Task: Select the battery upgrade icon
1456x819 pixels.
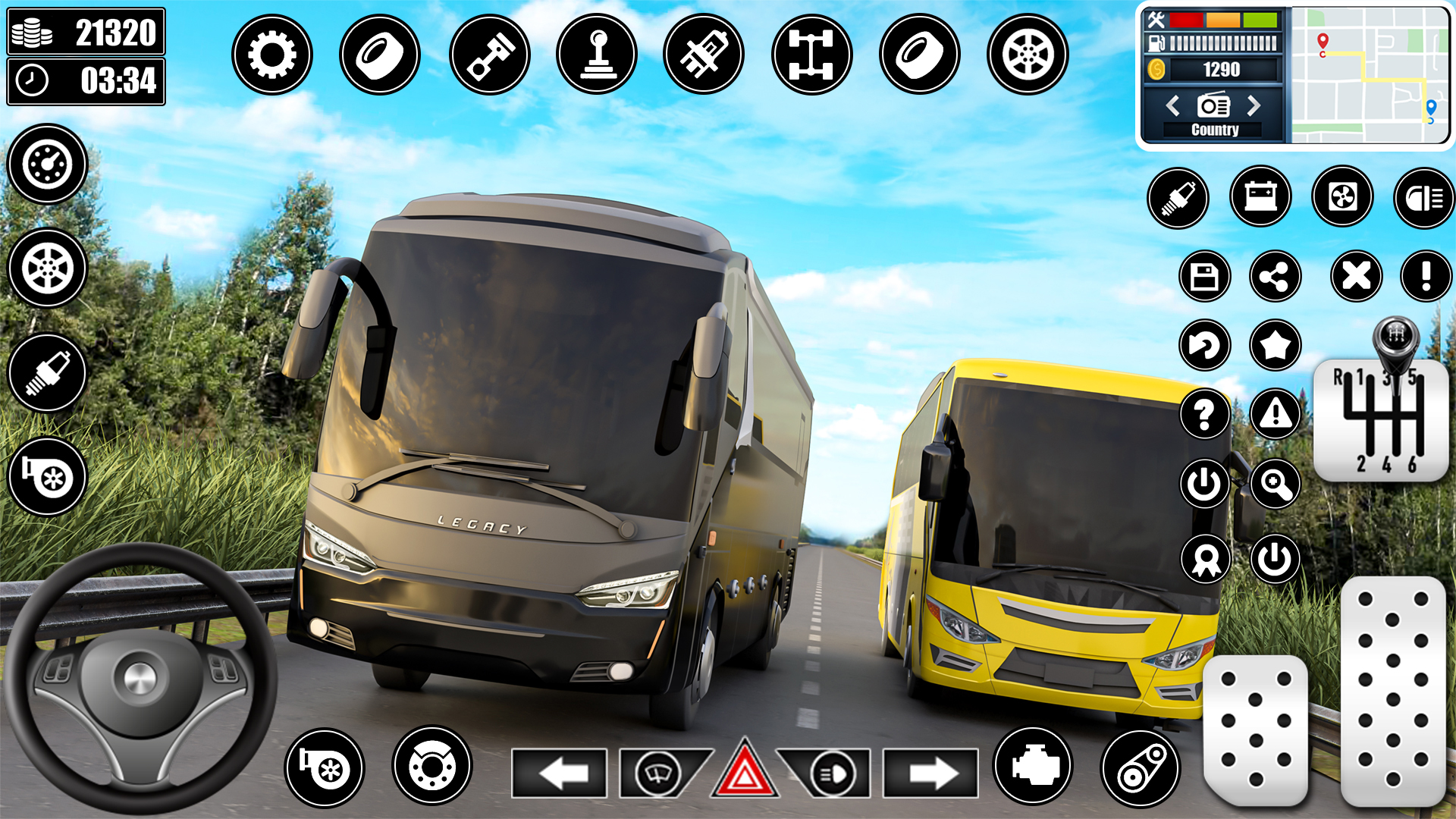Action: tap(1260, 197)
